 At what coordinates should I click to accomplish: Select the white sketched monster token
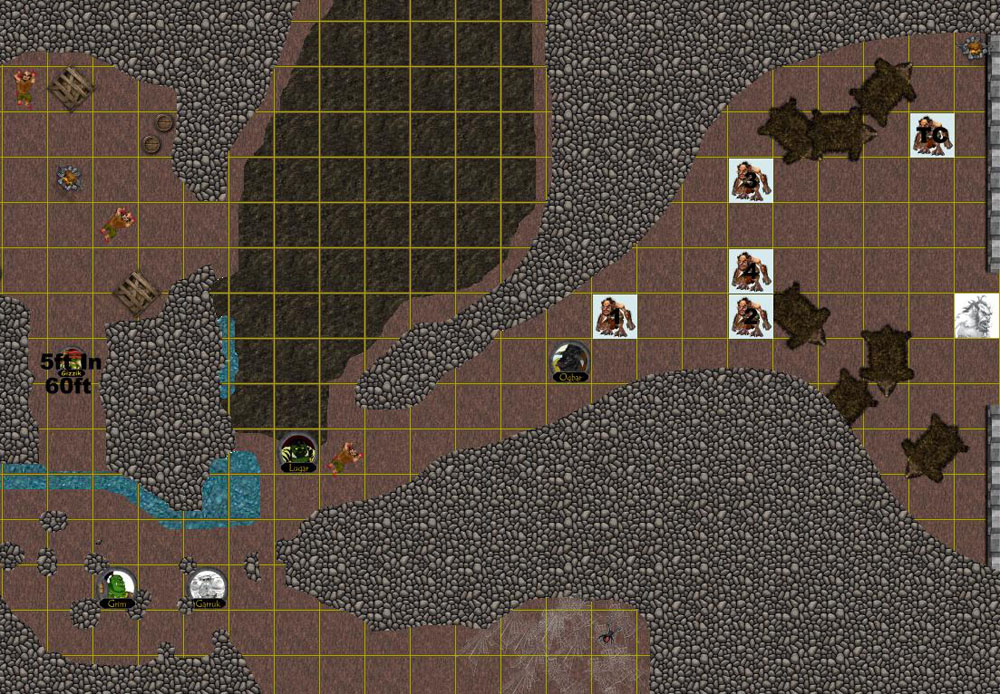(x=977, y=316)
